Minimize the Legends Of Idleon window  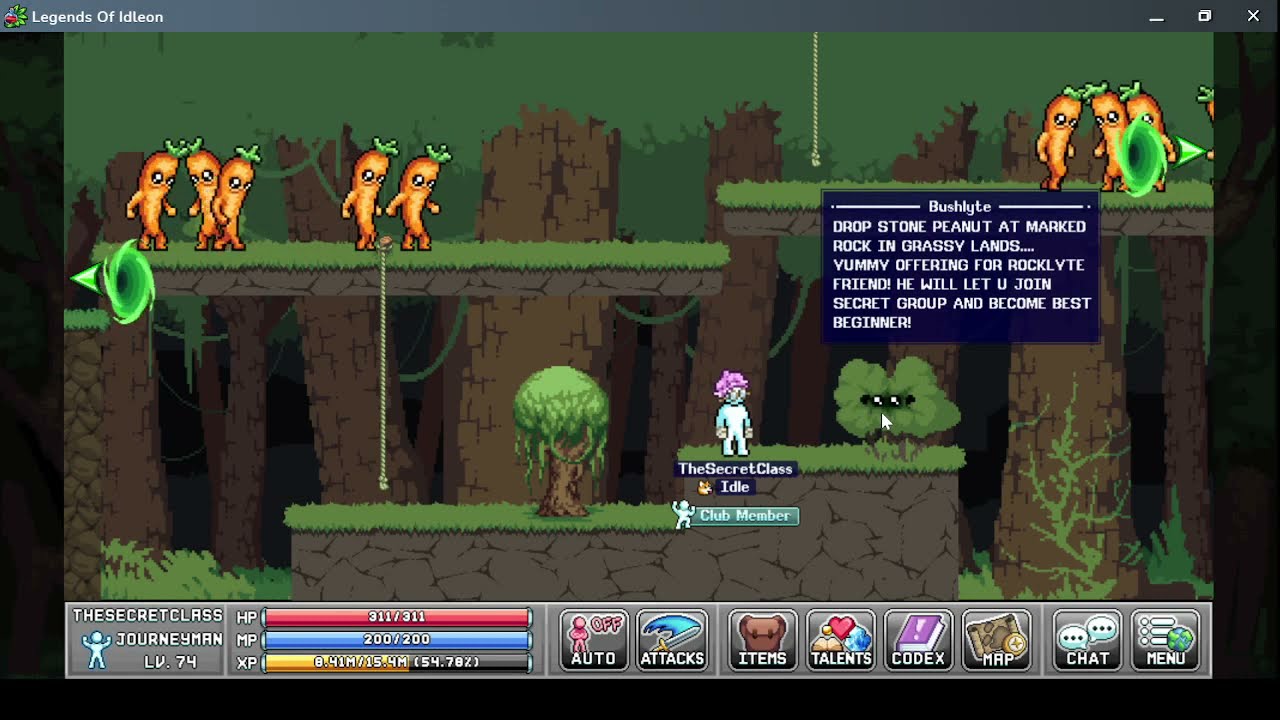point(1156,16)
